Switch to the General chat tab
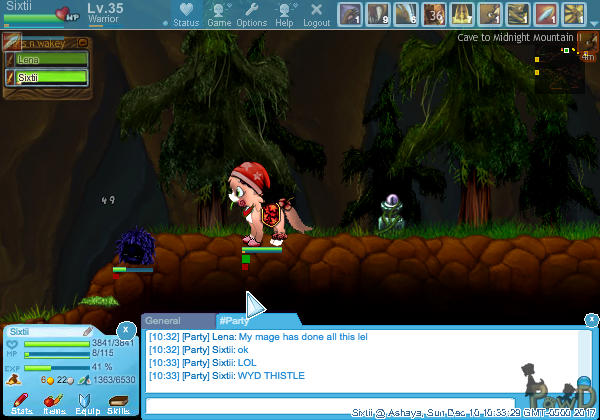This screenshot has height=420, width=600. click(162, 321)
